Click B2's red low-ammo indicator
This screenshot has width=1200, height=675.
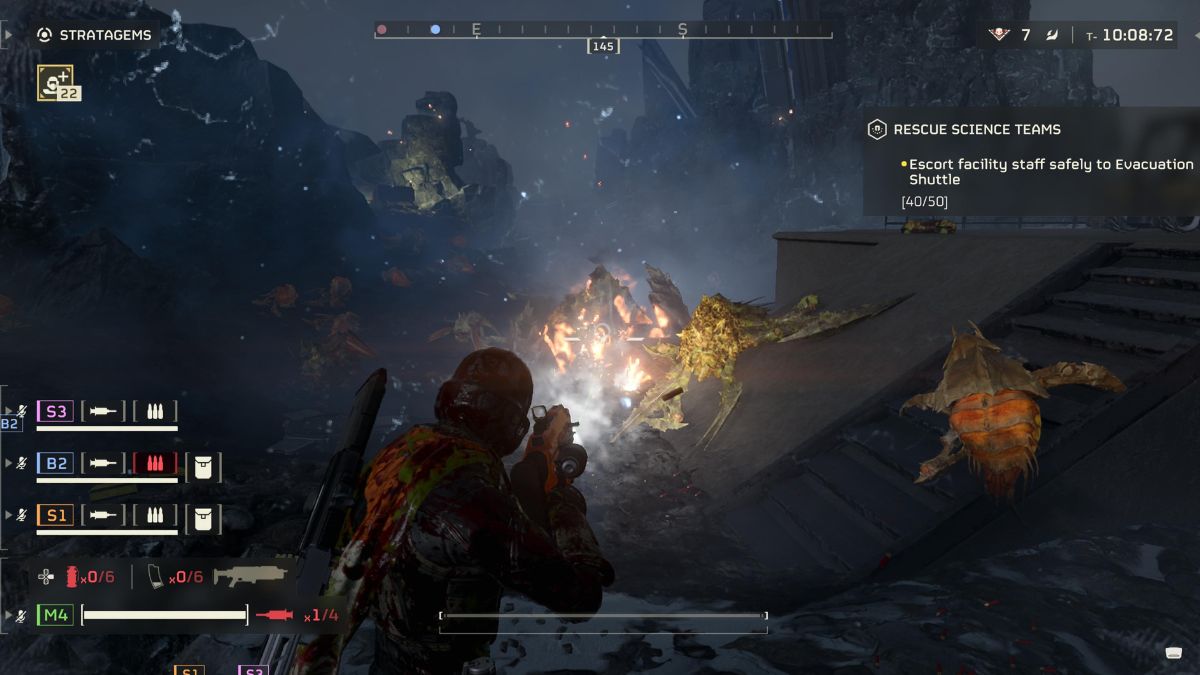click(x=155, y=464)
